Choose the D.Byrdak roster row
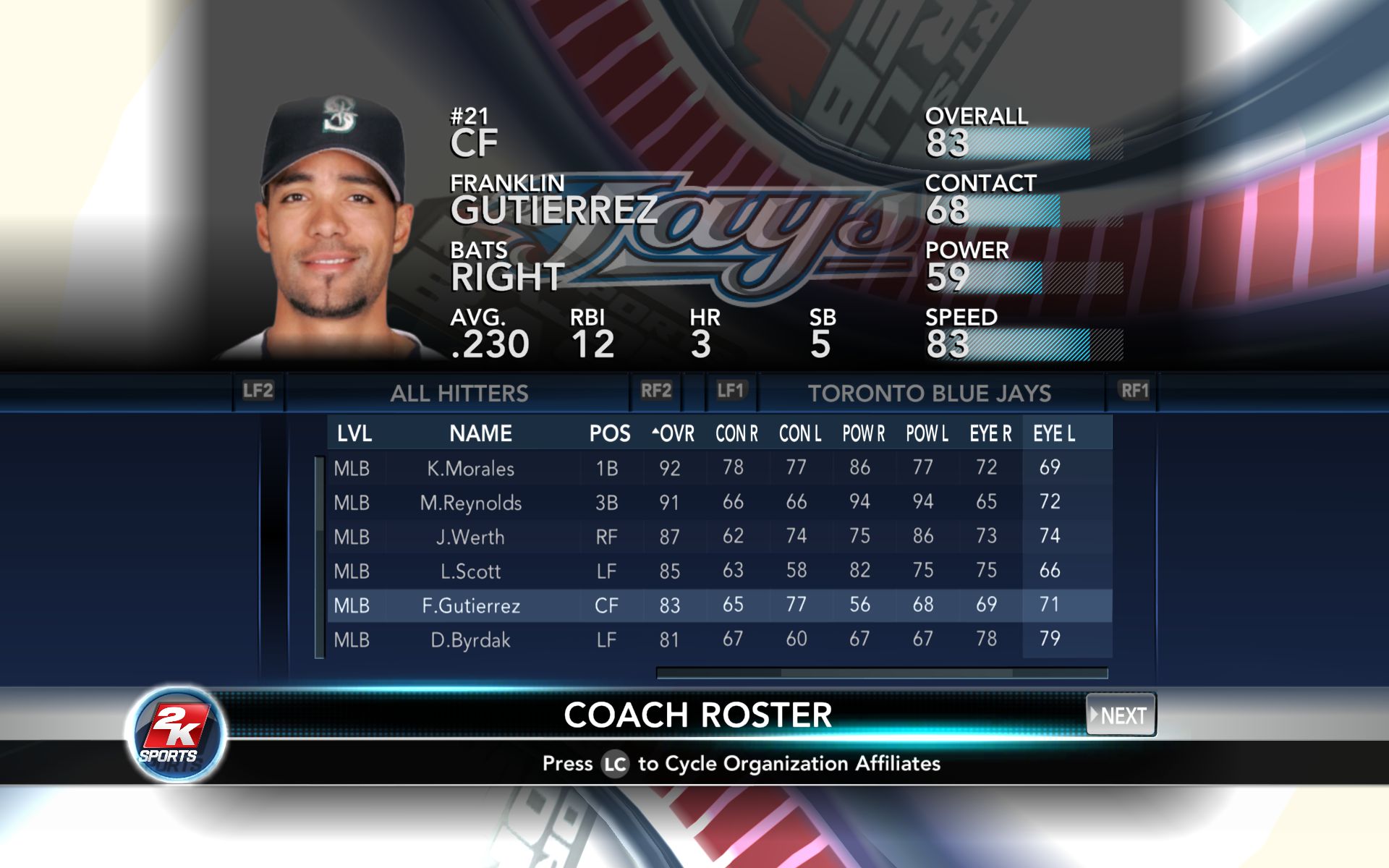Viewport: 1389px width, 868px height. (x=470, y=640)
